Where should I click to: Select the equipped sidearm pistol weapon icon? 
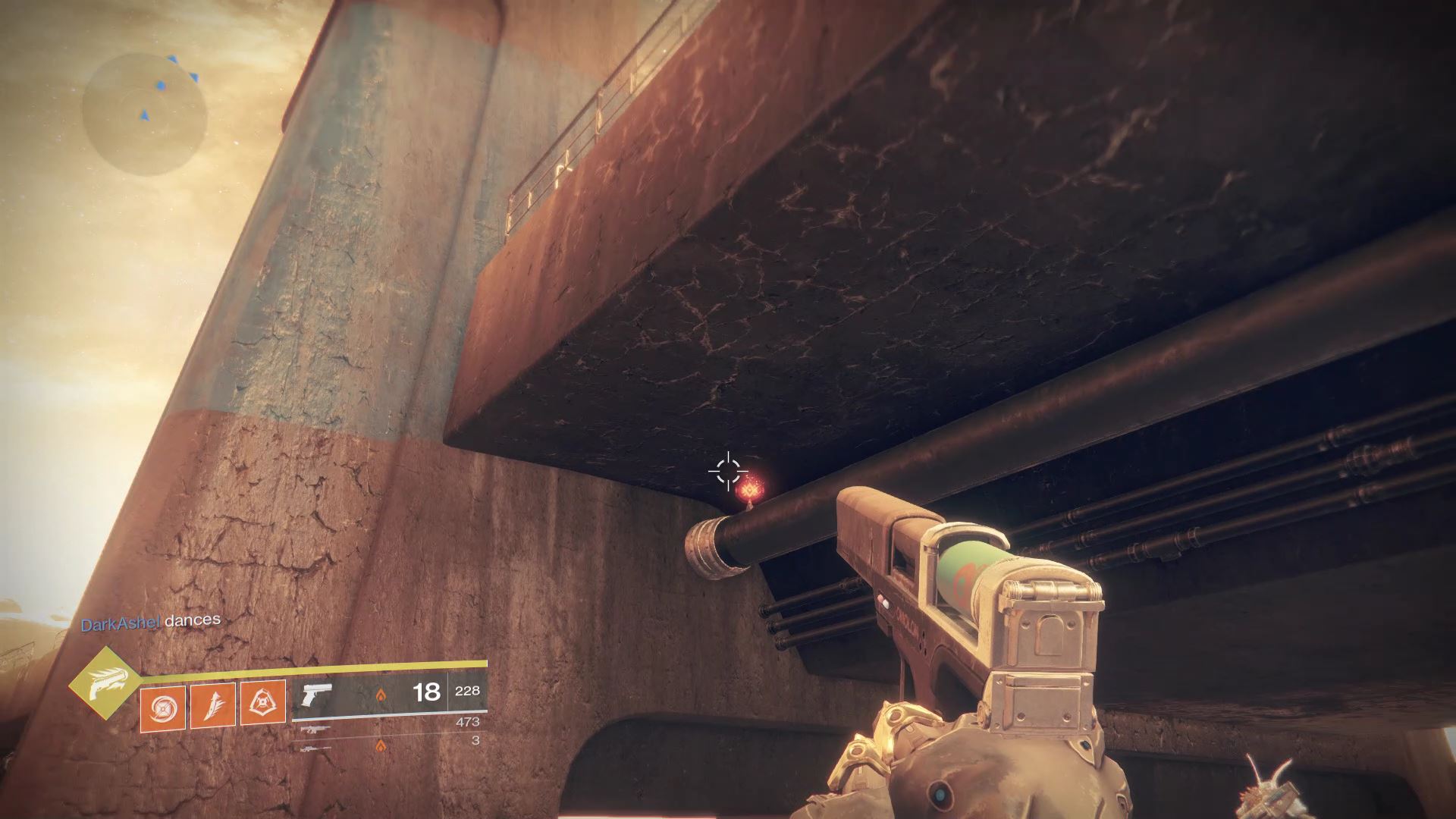(x=316, y=694)
